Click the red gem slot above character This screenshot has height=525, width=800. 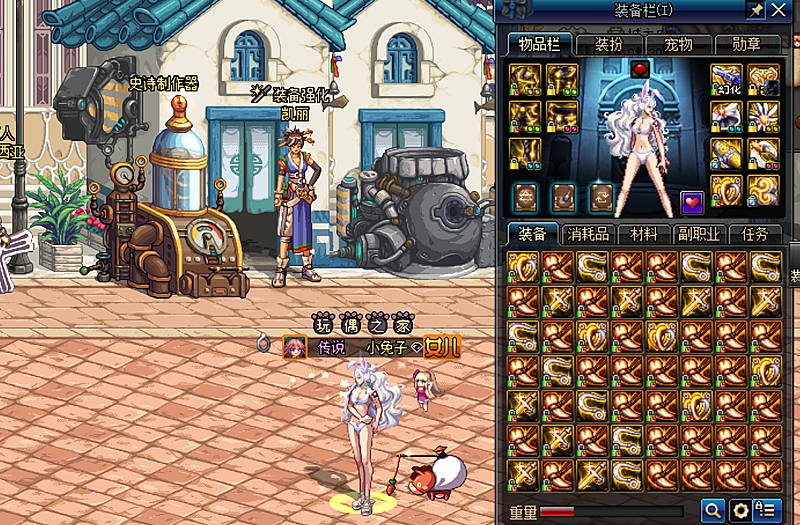point(641,69)
